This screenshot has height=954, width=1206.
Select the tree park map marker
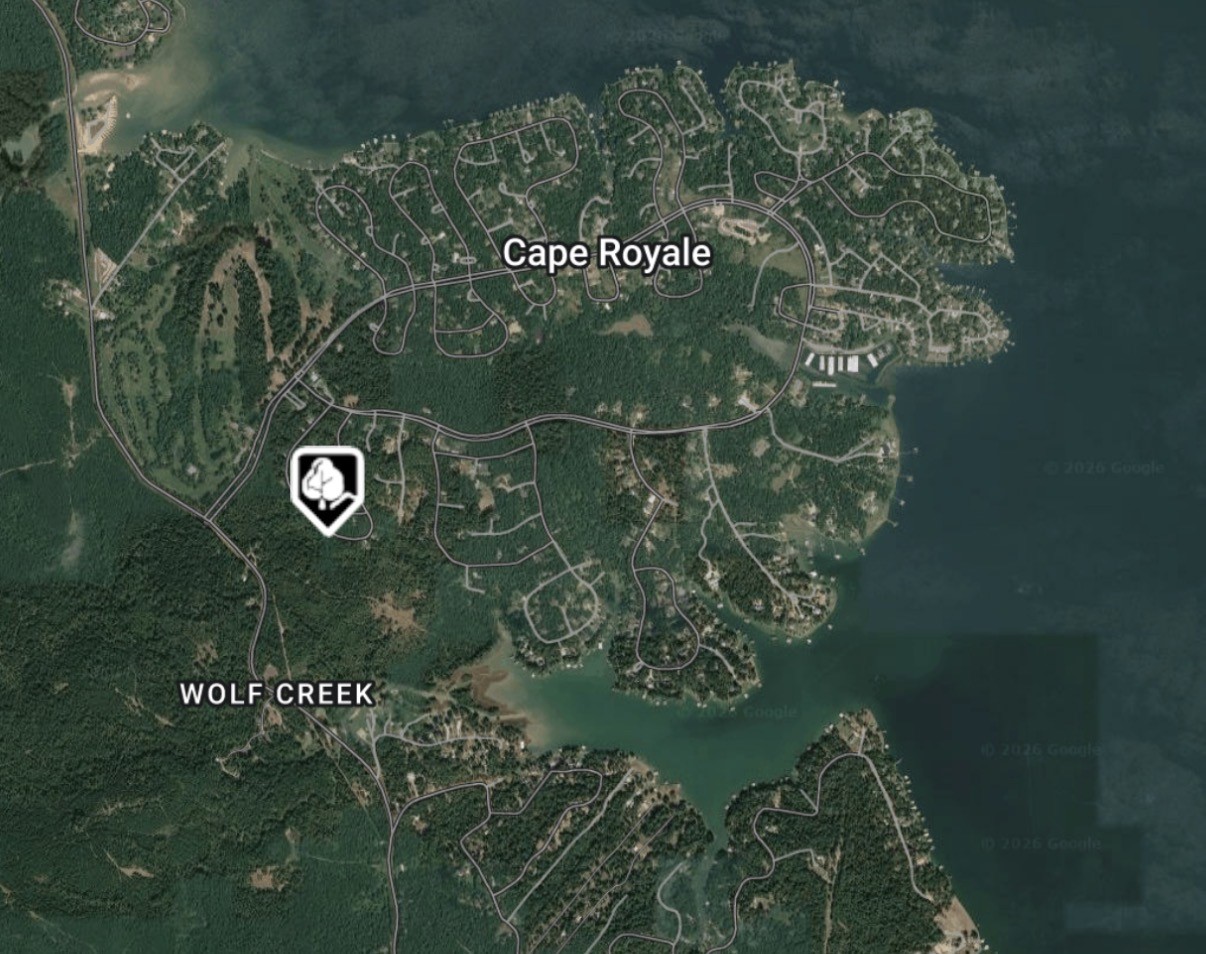coord(326,487)
